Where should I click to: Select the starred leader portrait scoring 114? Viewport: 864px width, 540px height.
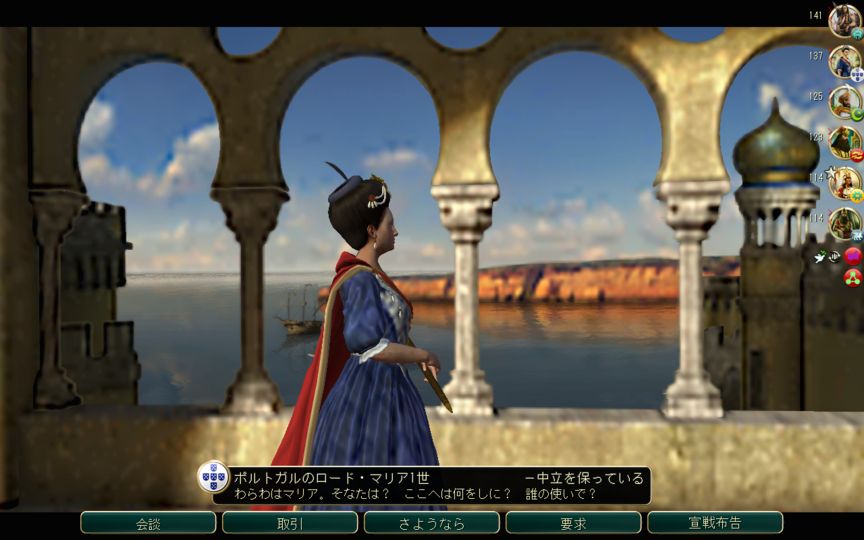tap(844, 182)
